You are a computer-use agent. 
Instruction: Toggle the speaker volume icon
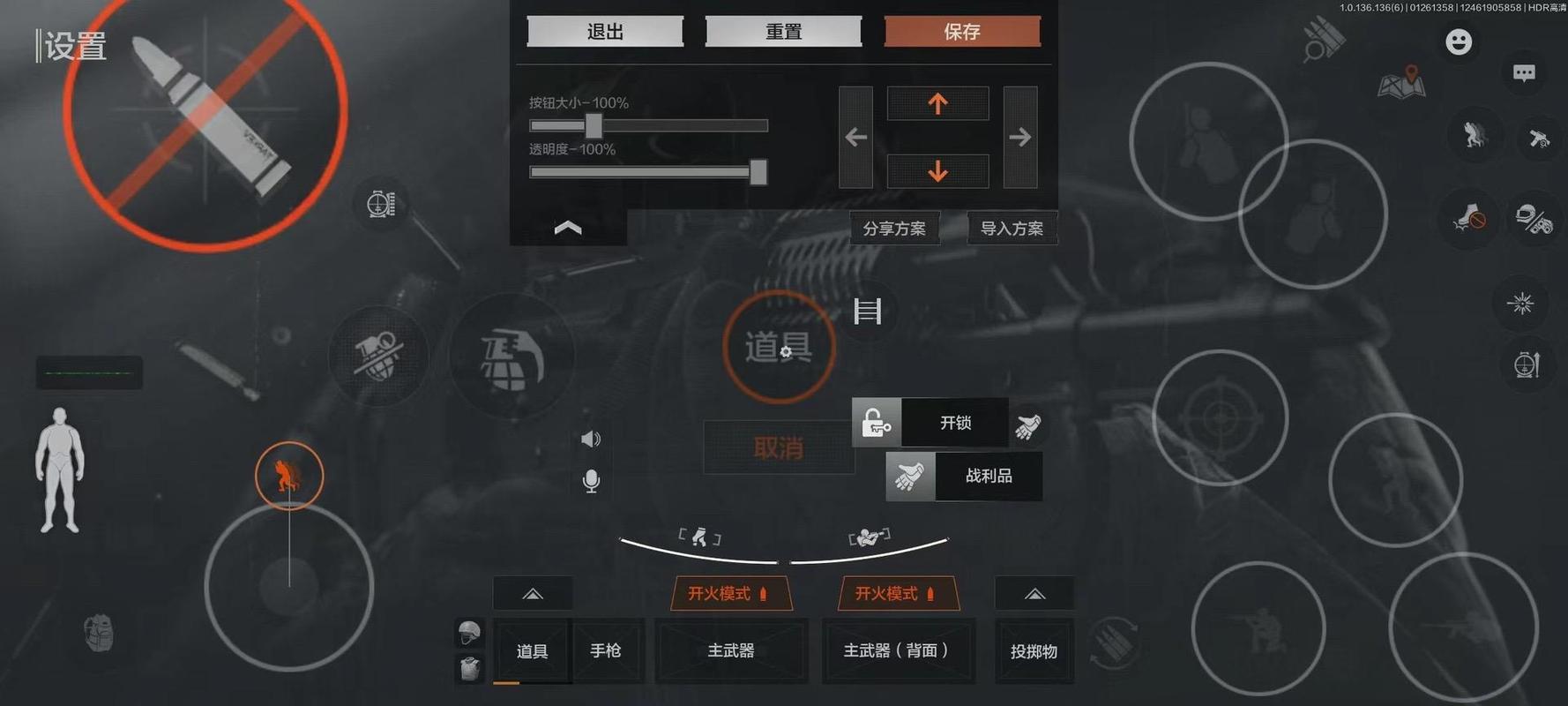[589, 439]
